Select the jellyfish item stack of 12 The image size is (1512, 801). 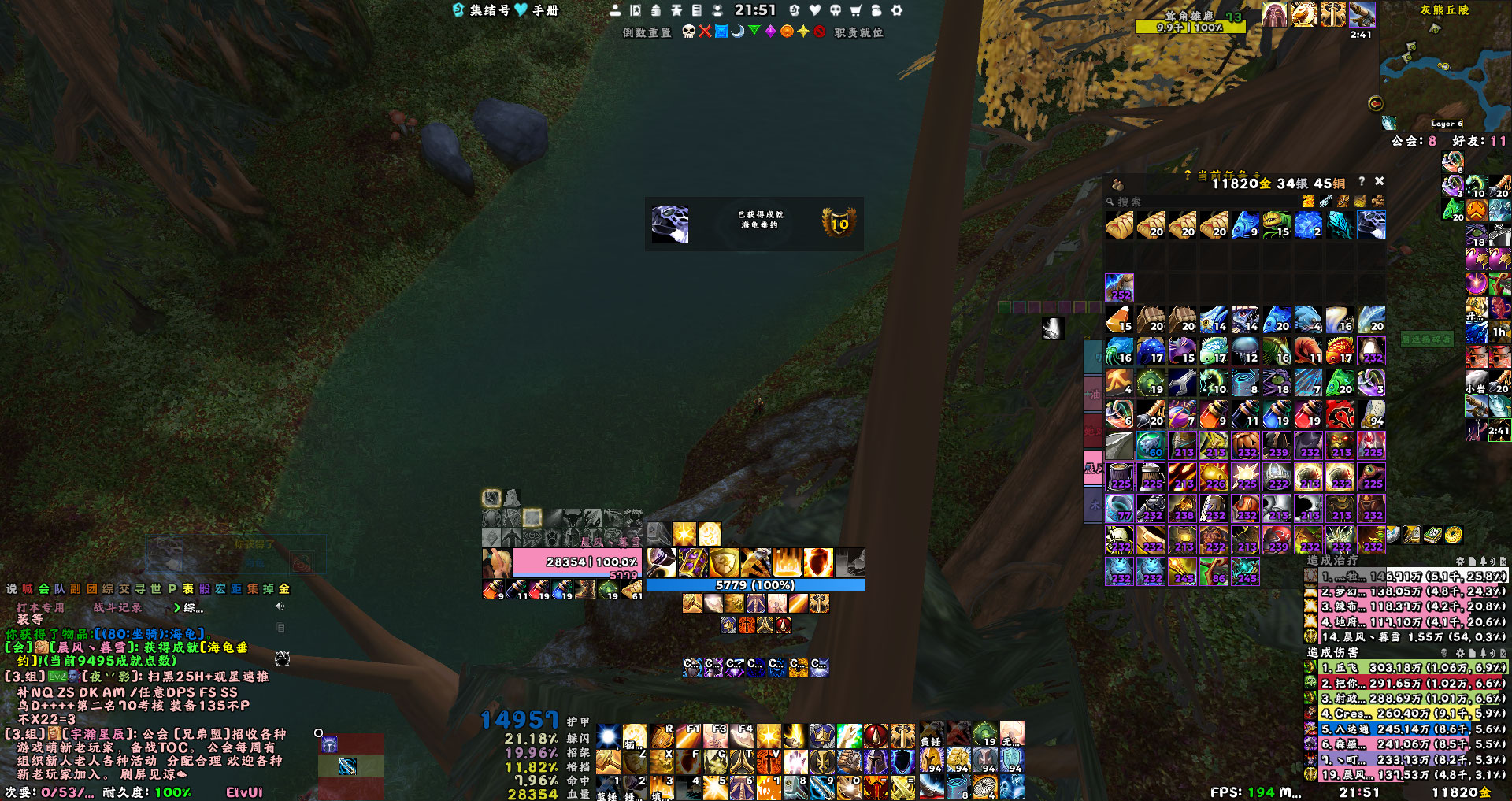click(1245, 351)
